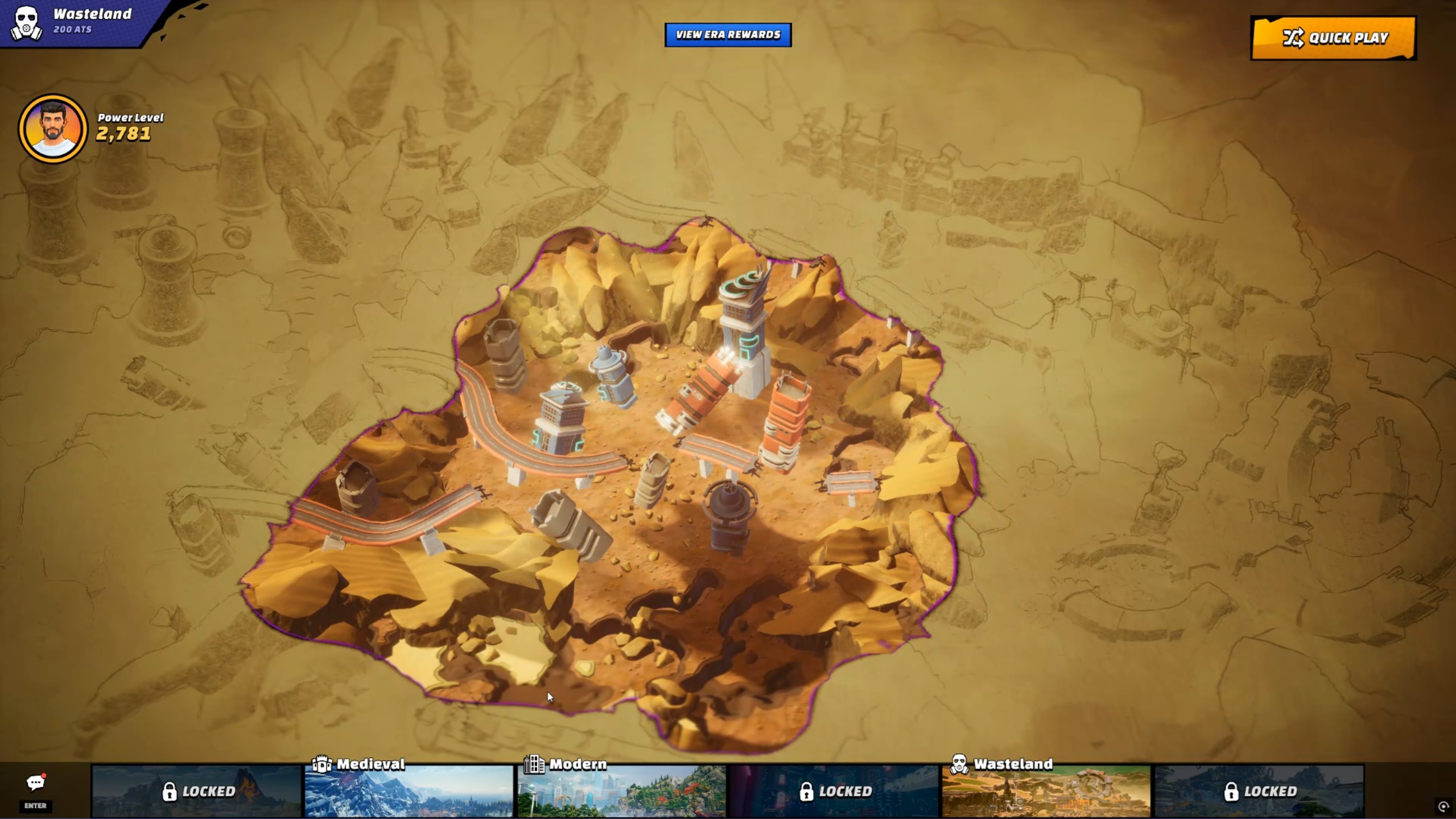
Task: Open the player avatar portrait
Action: click(53, 129)
